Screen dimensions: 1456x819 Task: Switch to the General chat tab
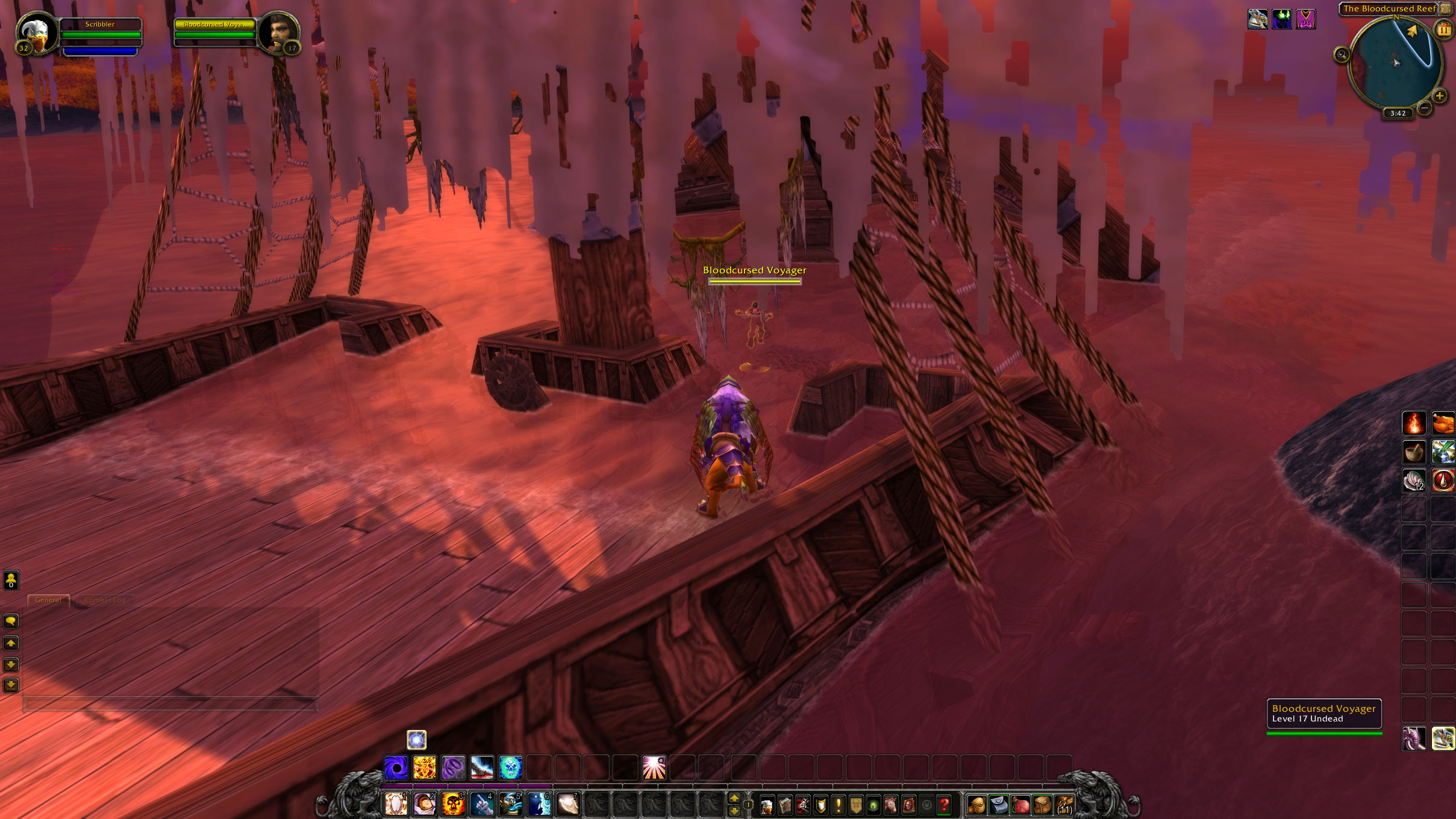[x=48, y=600]
